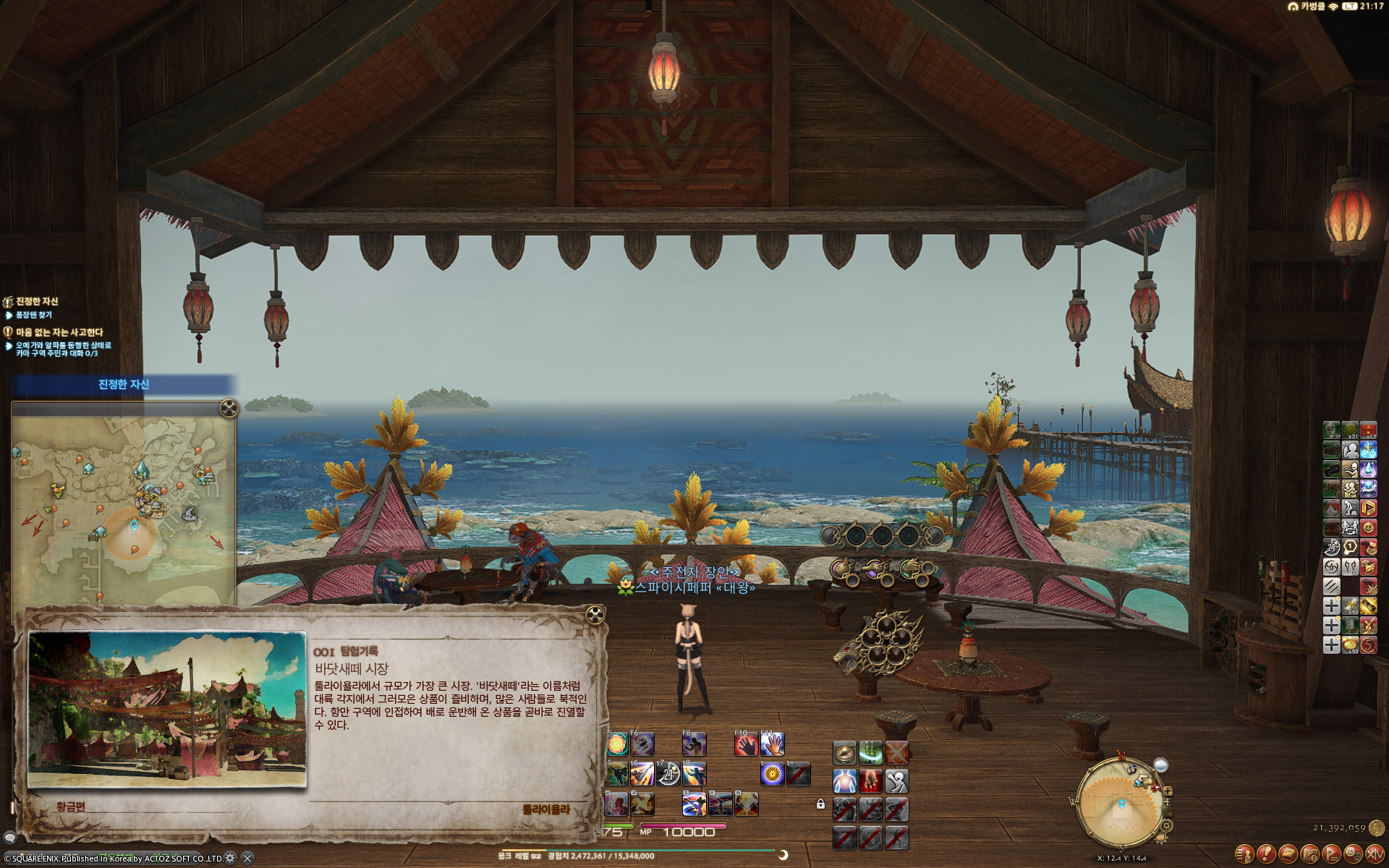Activate the blue glowing hand ability
The image size is (1389, 868).
point(773,745)
